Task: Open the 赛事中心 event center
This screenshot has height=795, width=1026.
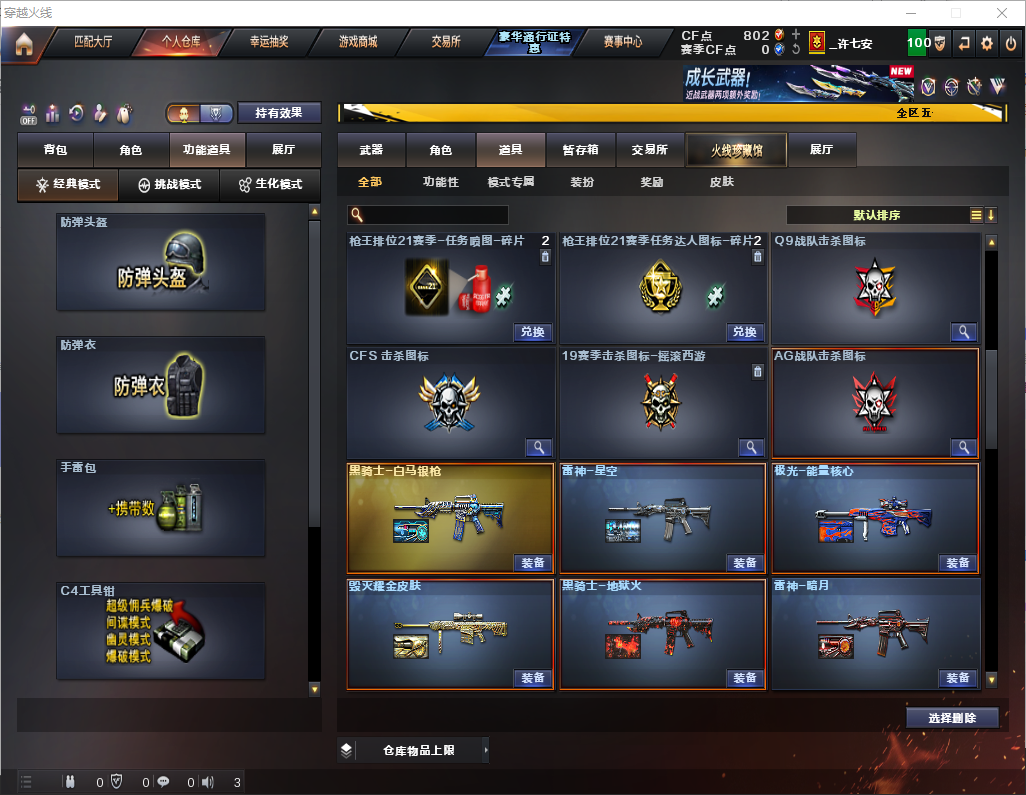Action: point(622,42)
